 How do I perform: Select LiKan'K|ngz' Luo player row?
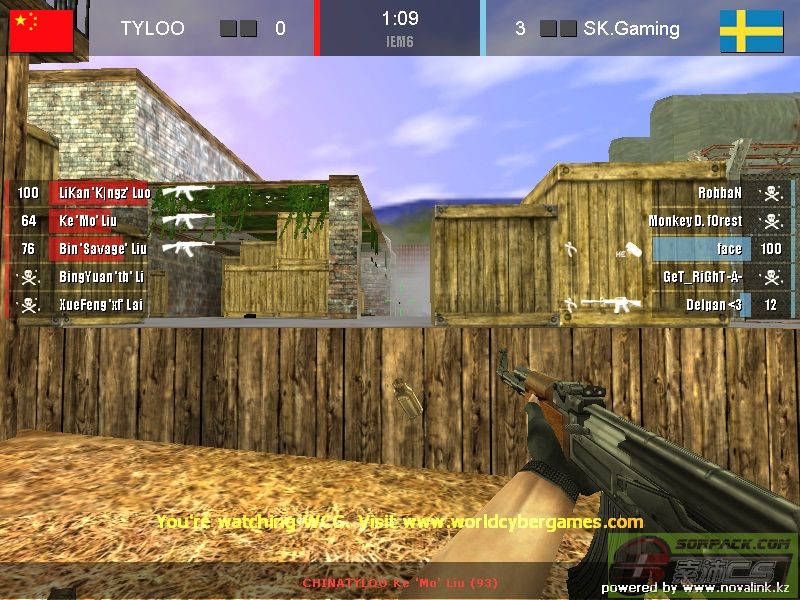point(104,192)
